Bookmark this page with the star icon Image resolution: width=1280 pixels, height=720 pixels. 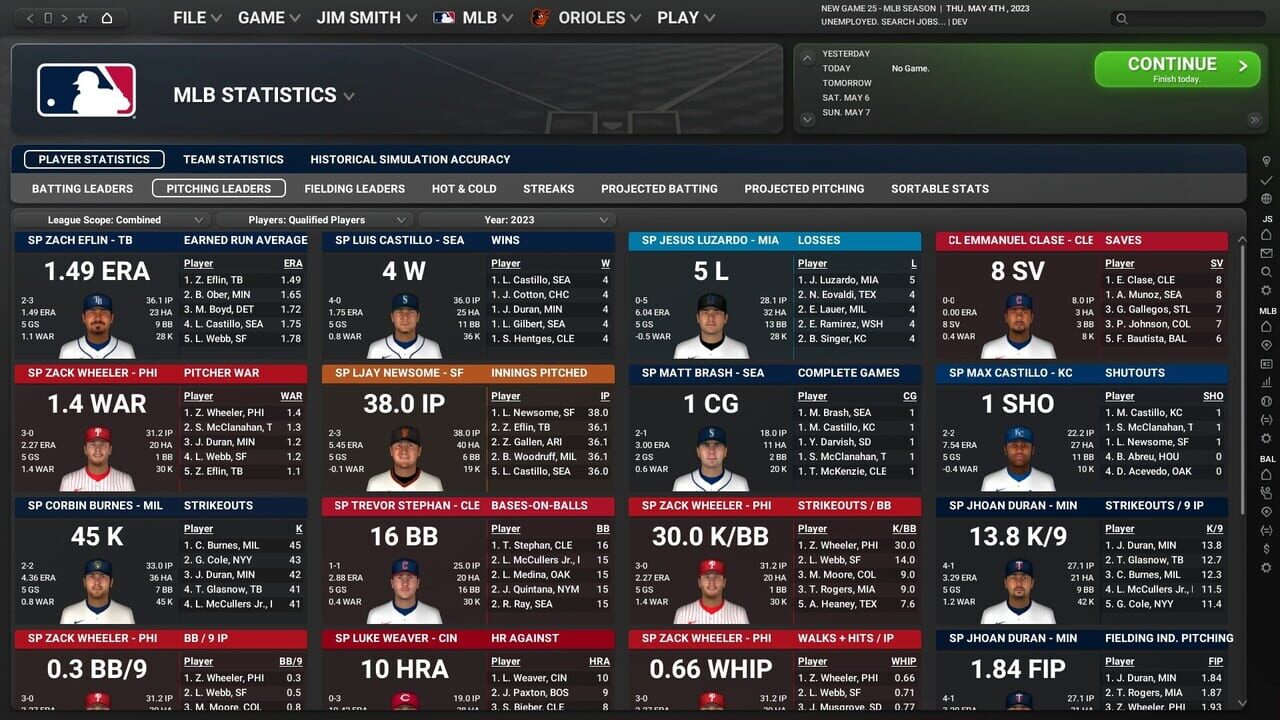[x=84, y=18]
